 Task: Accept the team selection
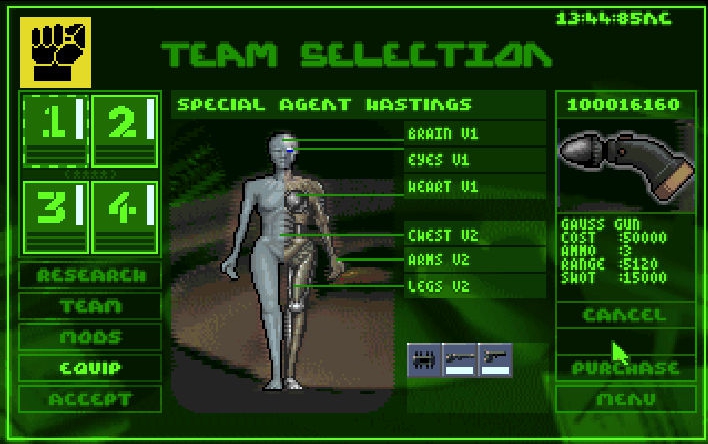[90, 399]
